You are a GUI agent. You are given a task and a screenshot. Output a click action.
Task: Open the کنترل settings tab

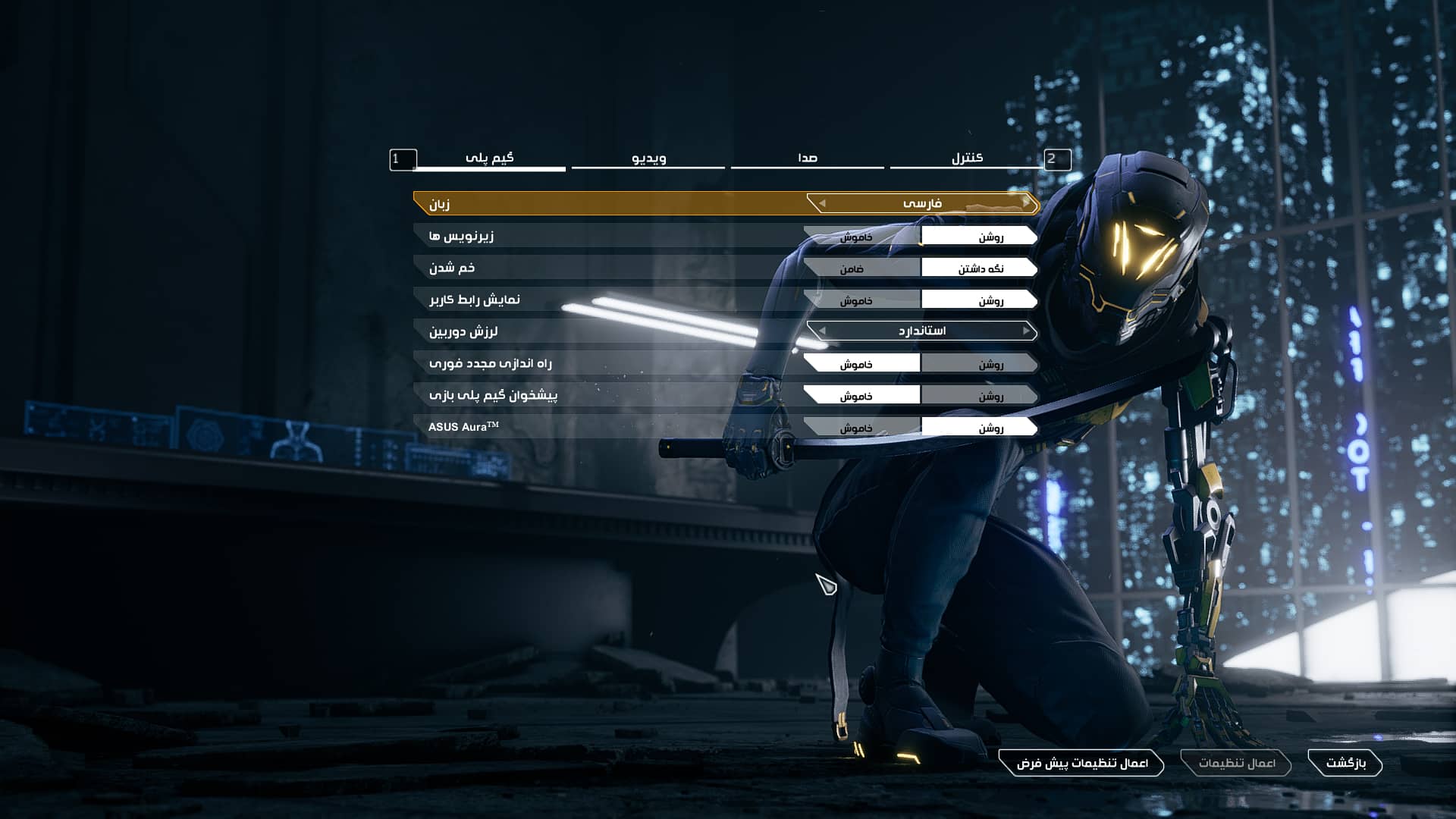tap(967, 158)
